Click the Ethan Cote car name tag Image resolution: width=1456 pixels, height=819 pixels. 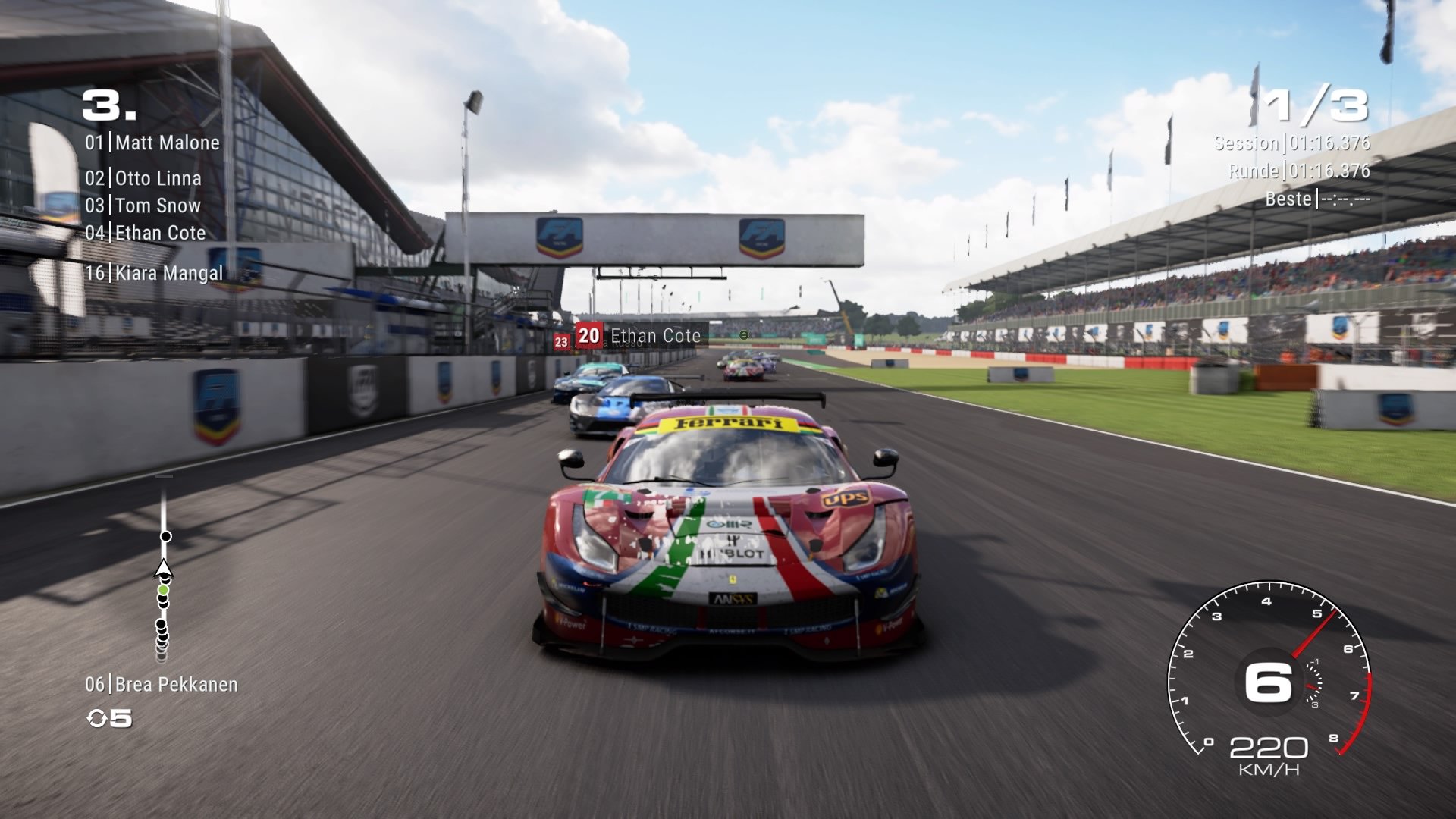click(x=639, y=335)
